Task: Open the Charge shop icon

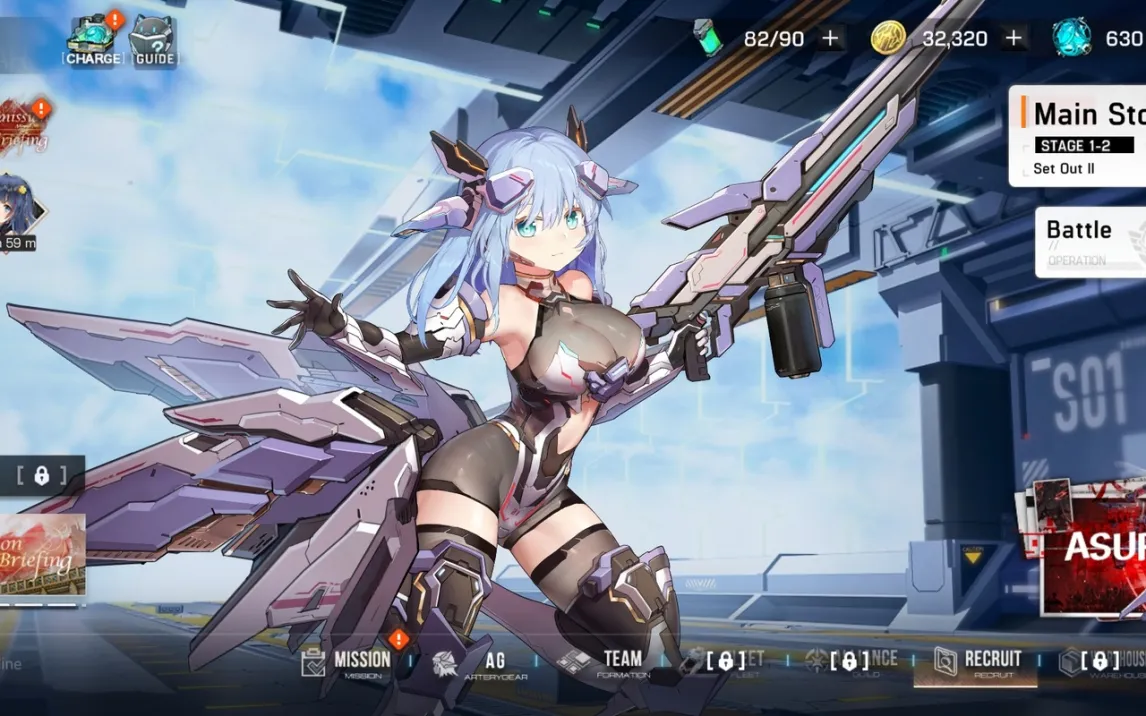Action: (x=93, y=39)
